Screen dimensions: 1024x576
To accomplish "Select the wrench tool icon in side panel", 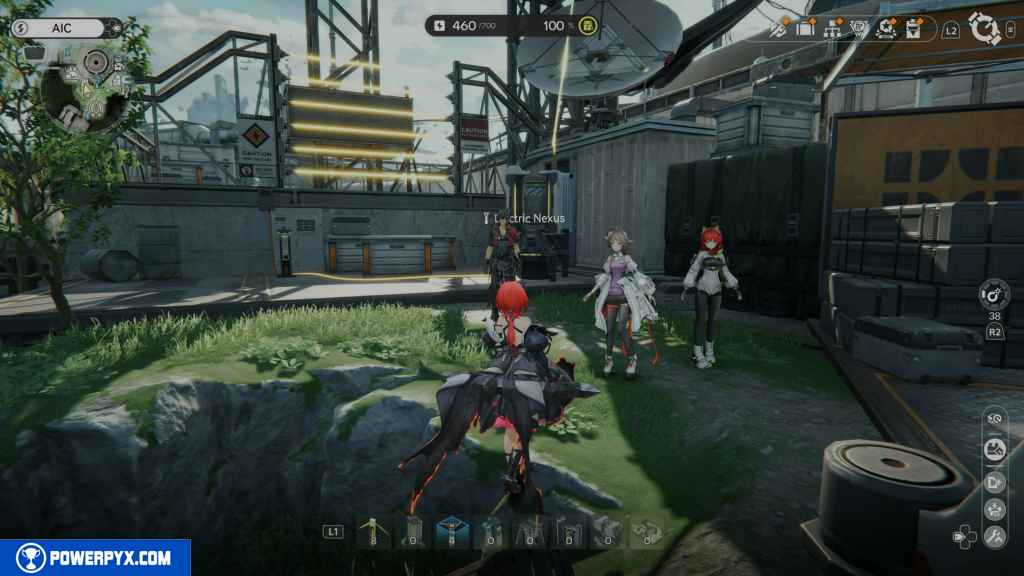I will 994,537.
